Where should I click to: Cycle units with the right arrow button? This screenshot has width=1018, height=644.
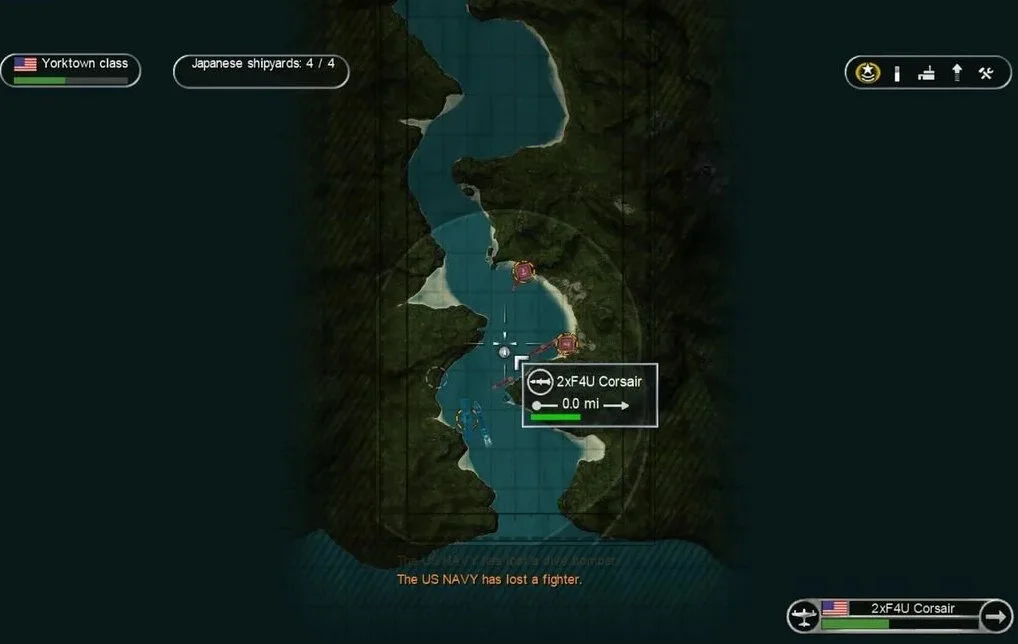[x=996, y=616]
